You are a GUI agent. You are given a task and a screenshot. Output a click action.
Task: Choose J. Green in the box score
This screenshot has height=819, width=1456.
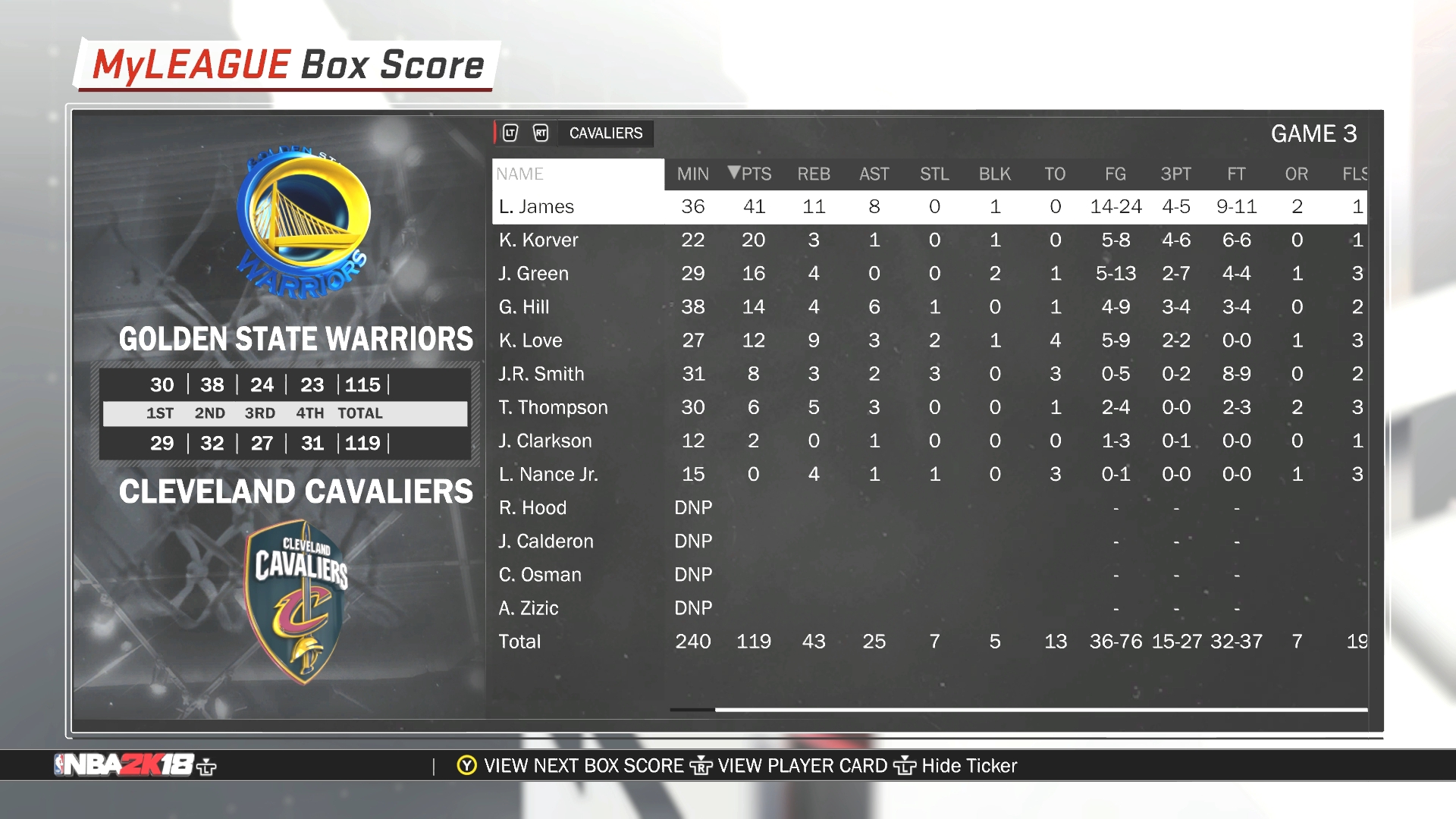tap(534, 274)
